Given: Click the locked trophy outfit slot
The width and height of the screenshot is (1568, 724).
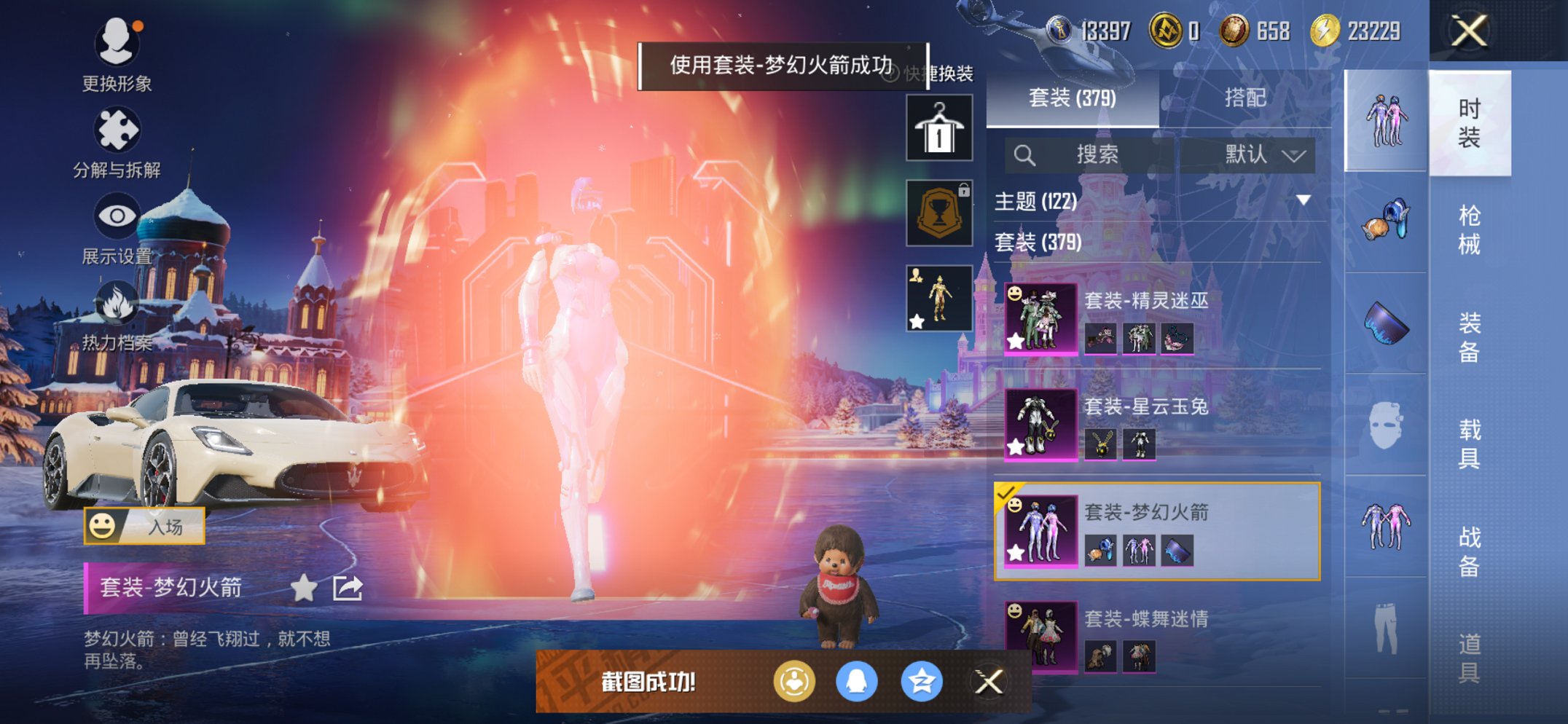Looking at the screenshot, I should [938, 213].
